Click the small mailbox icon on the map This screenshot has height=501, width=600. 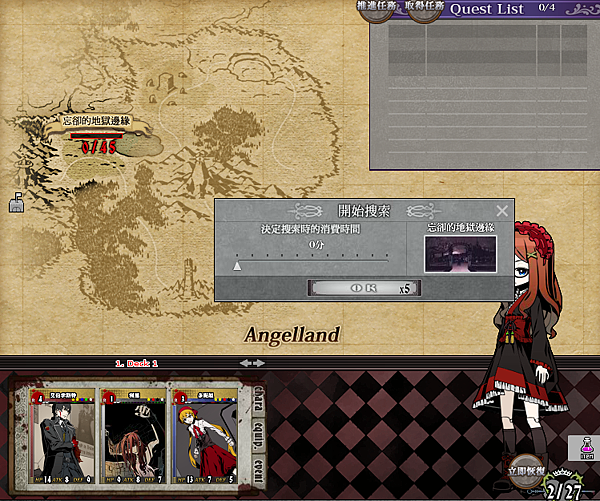[x=17, y=204]
